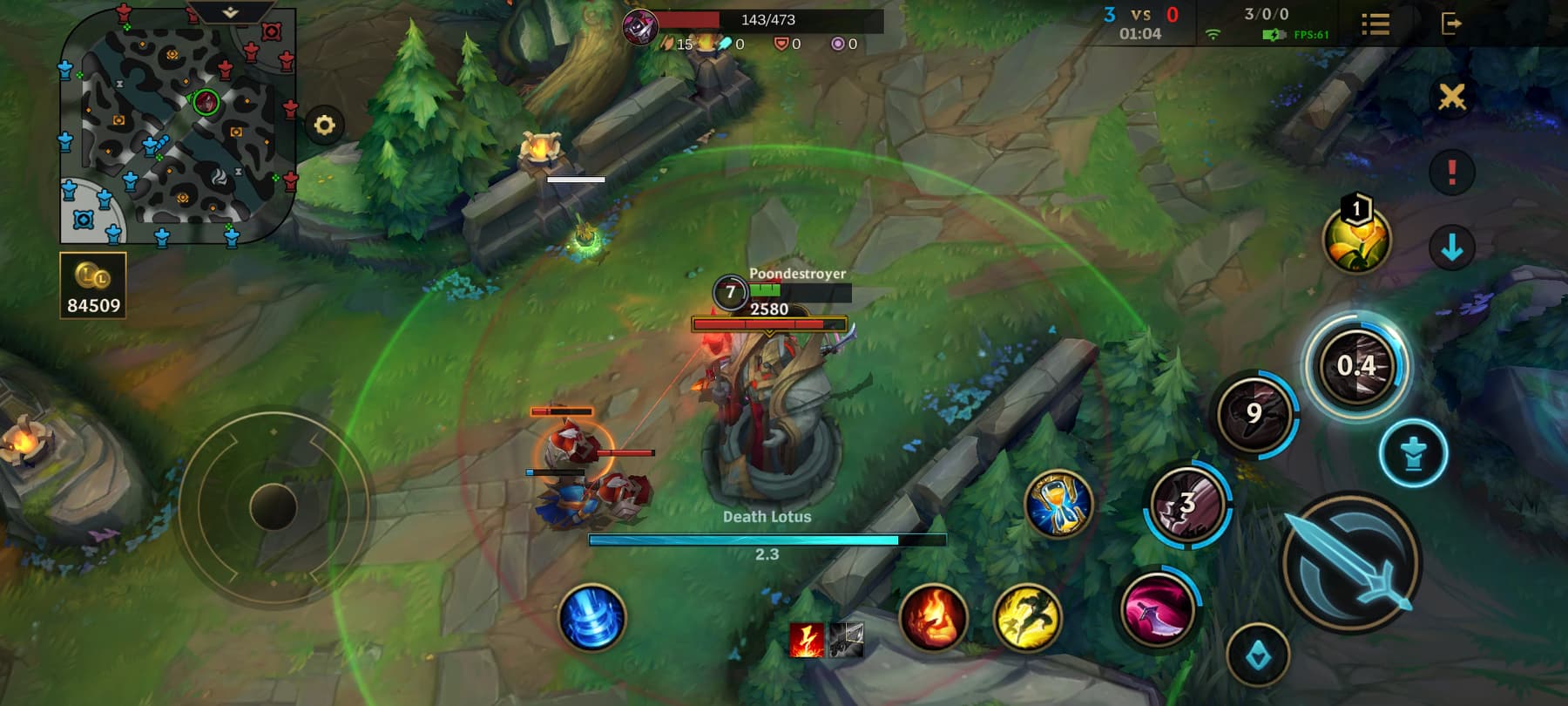Send the red exclamation danger ping
1568x706 pixels.
(x=1451, y=172)
